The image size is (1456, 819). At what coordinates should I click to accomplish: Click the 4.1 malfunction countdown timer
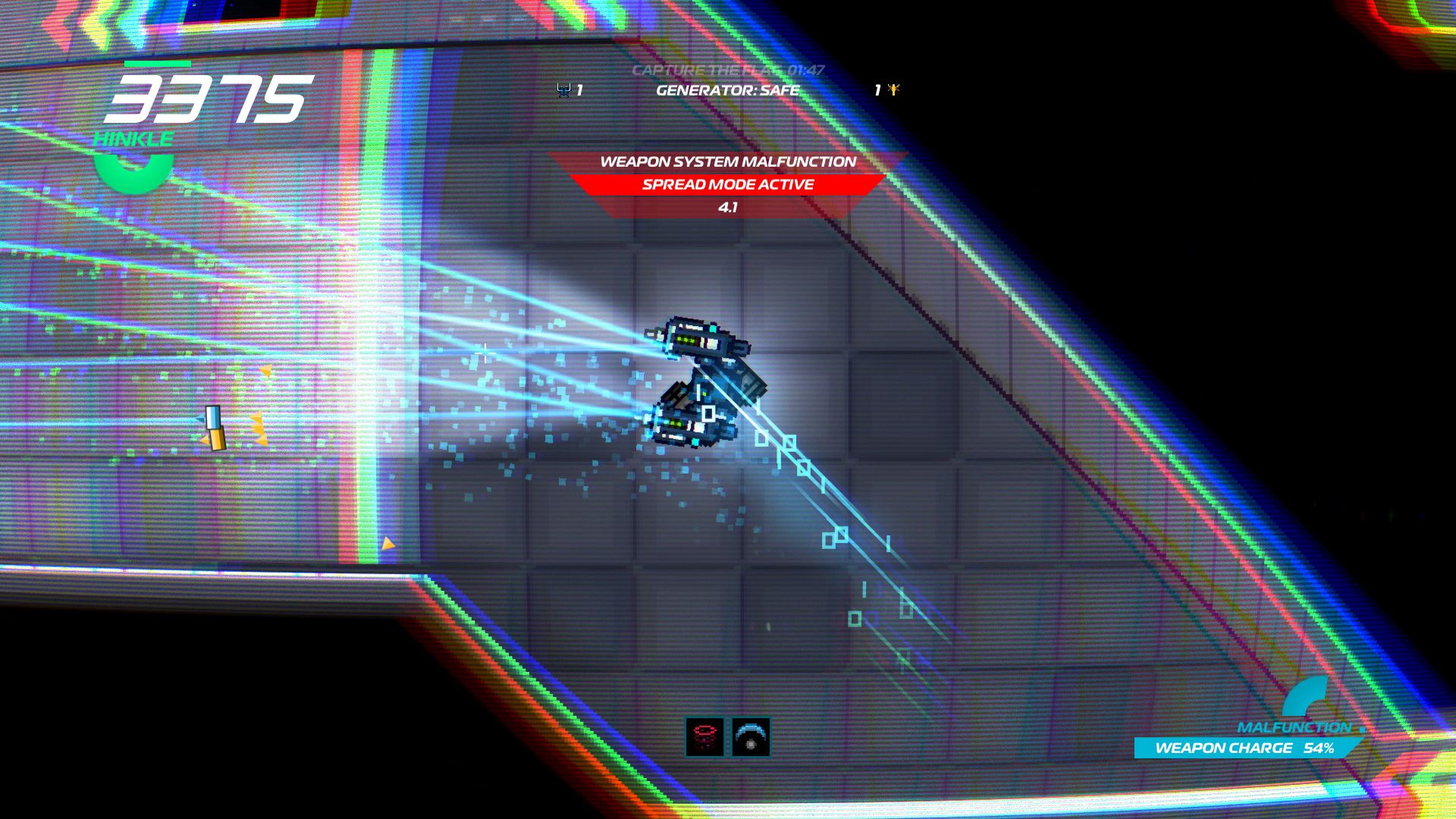[727, 206]
